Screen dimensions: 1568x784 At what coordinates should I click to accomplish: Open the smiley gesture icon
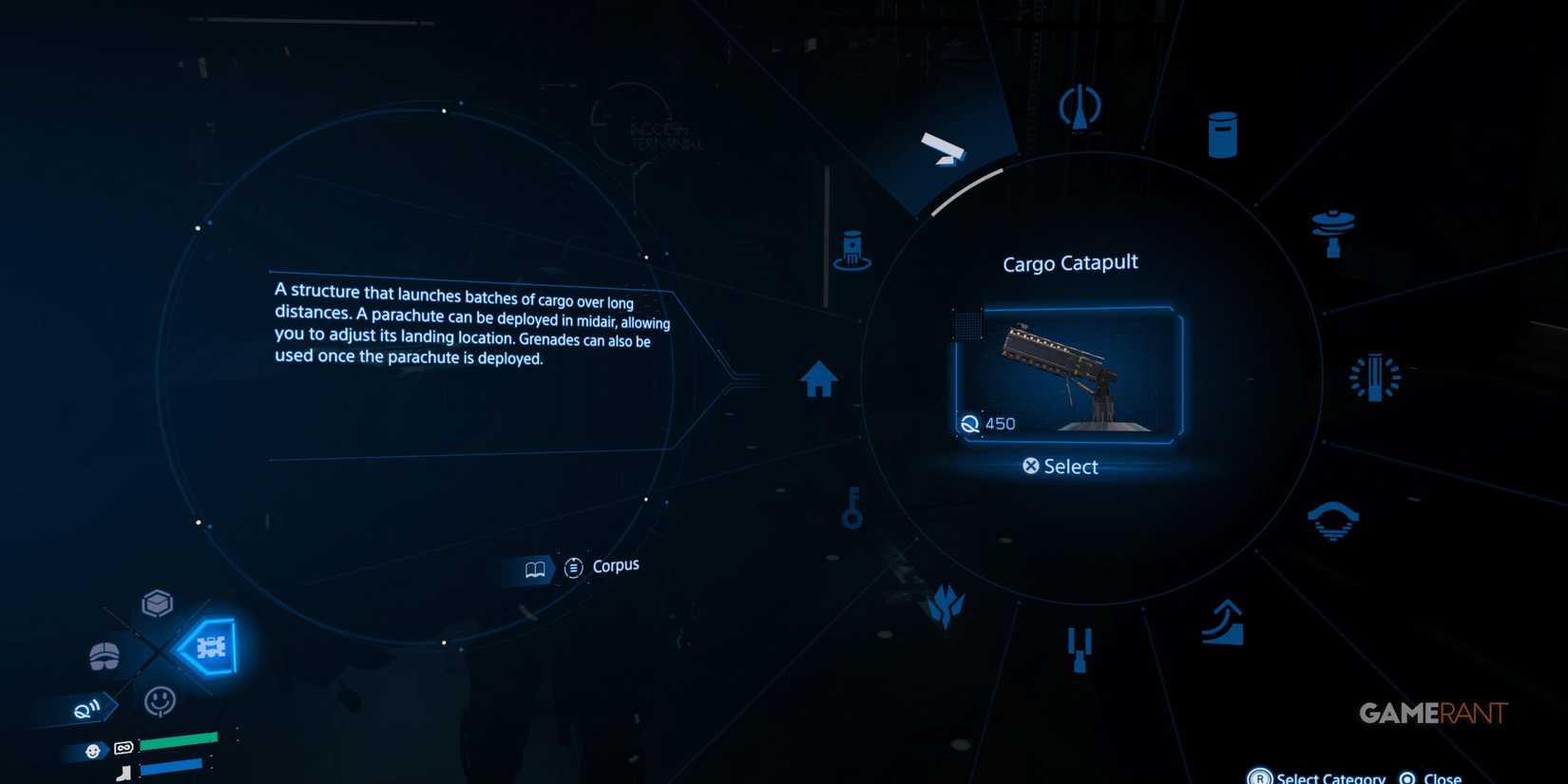(160, 701)
